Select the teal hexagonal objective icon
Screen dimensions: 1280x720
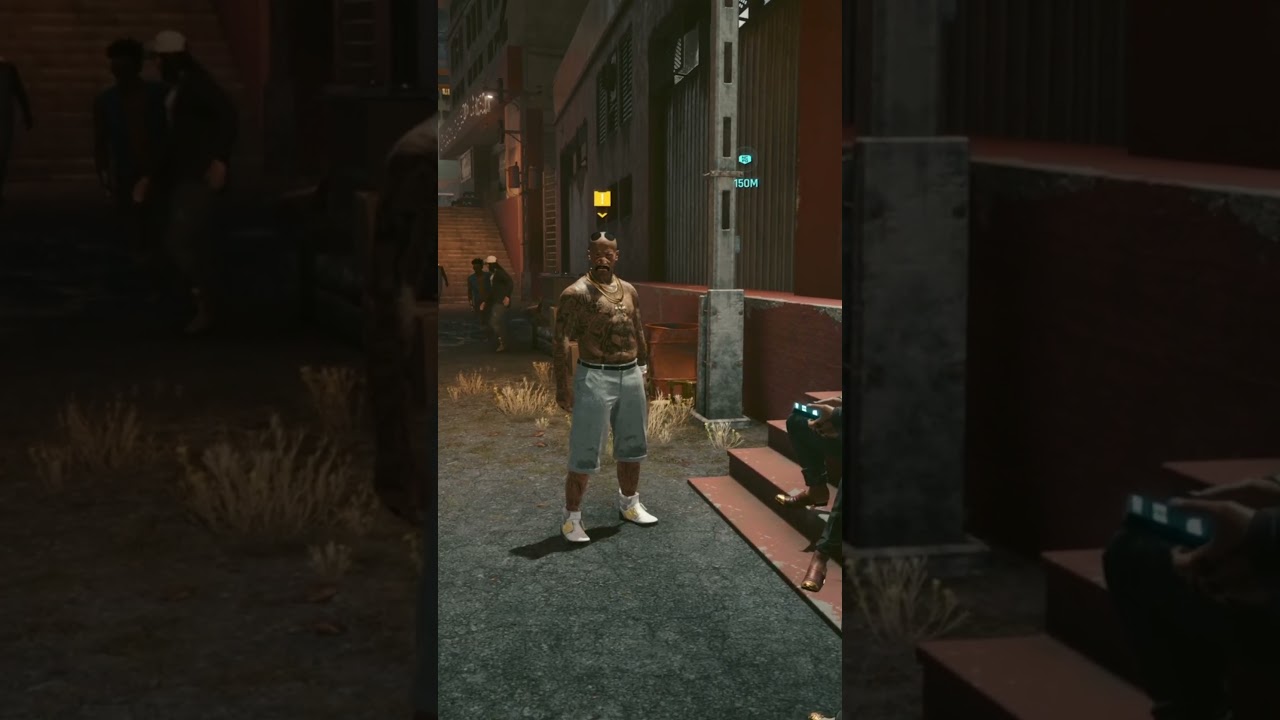[x=743, y=157]
